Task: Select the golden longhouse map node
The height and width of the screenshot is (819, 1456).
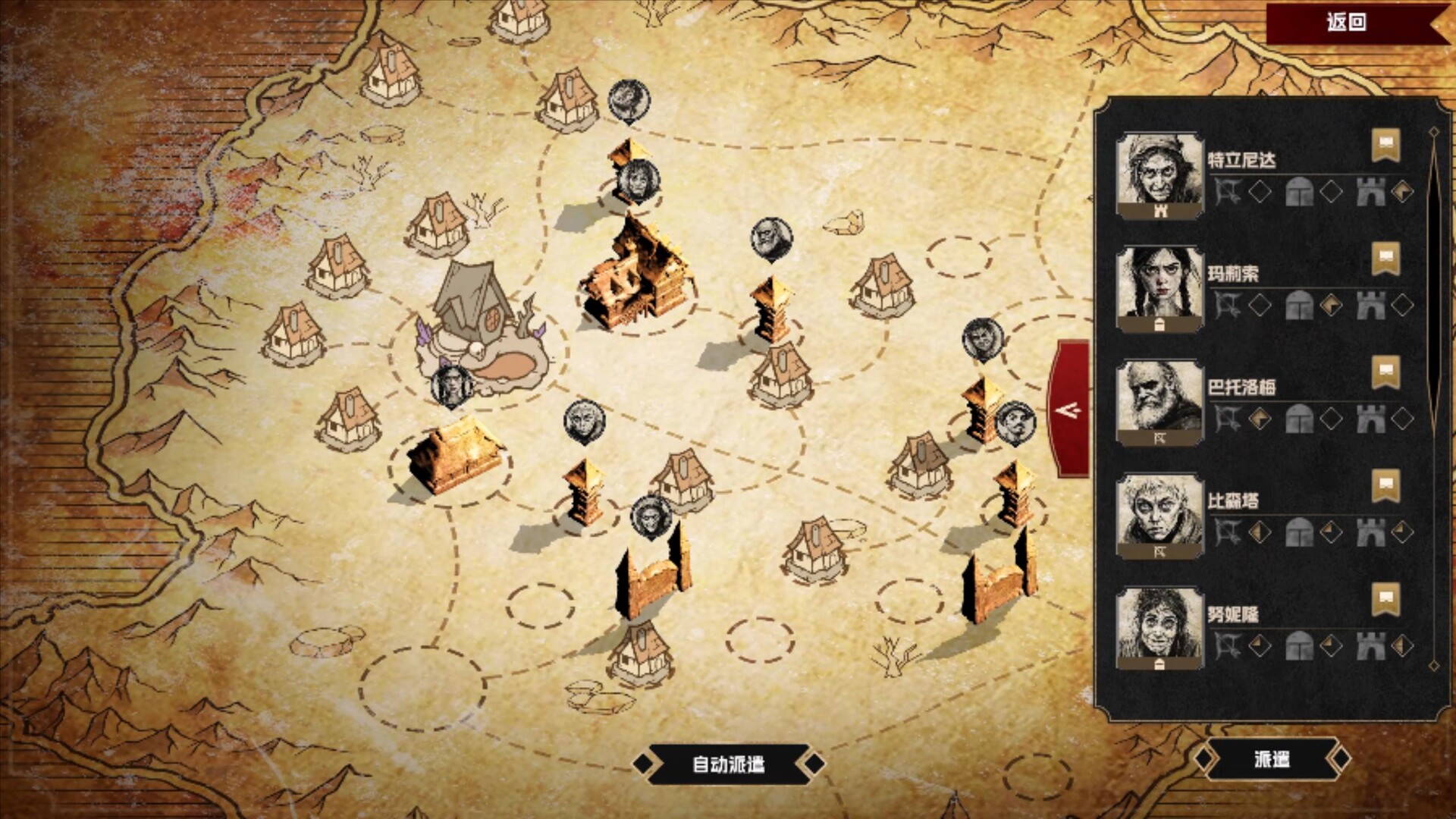Action: pyautogui.click(x=453, y=457)
